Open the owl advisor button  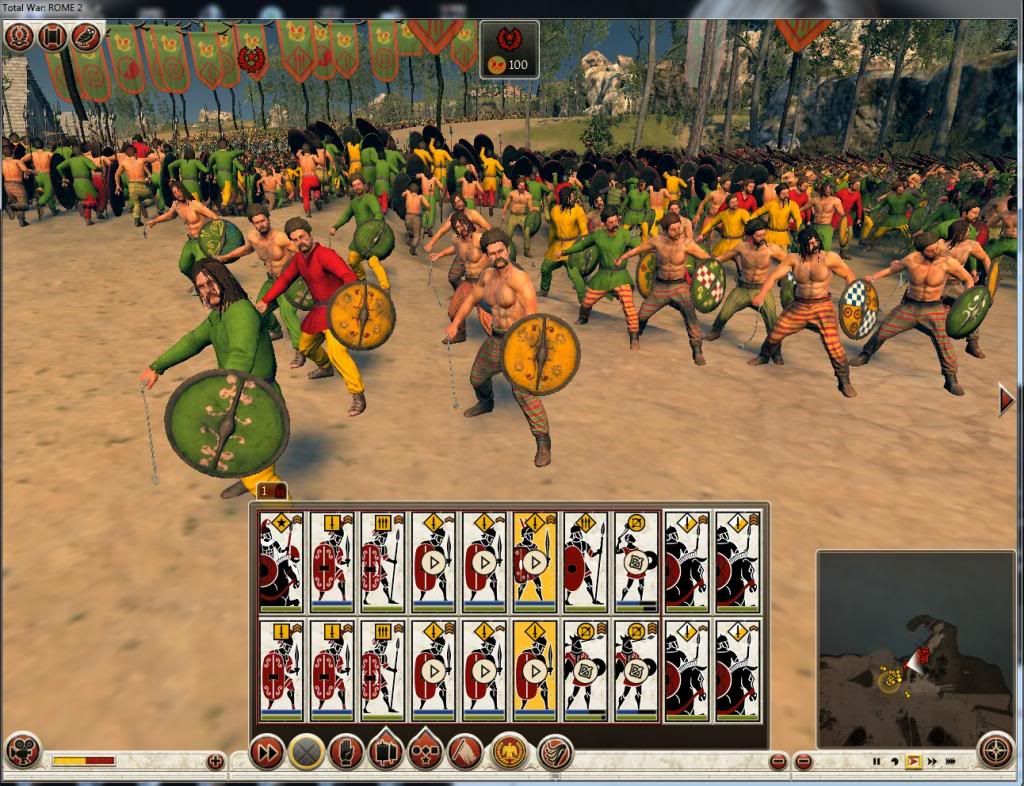pos(86,38)
